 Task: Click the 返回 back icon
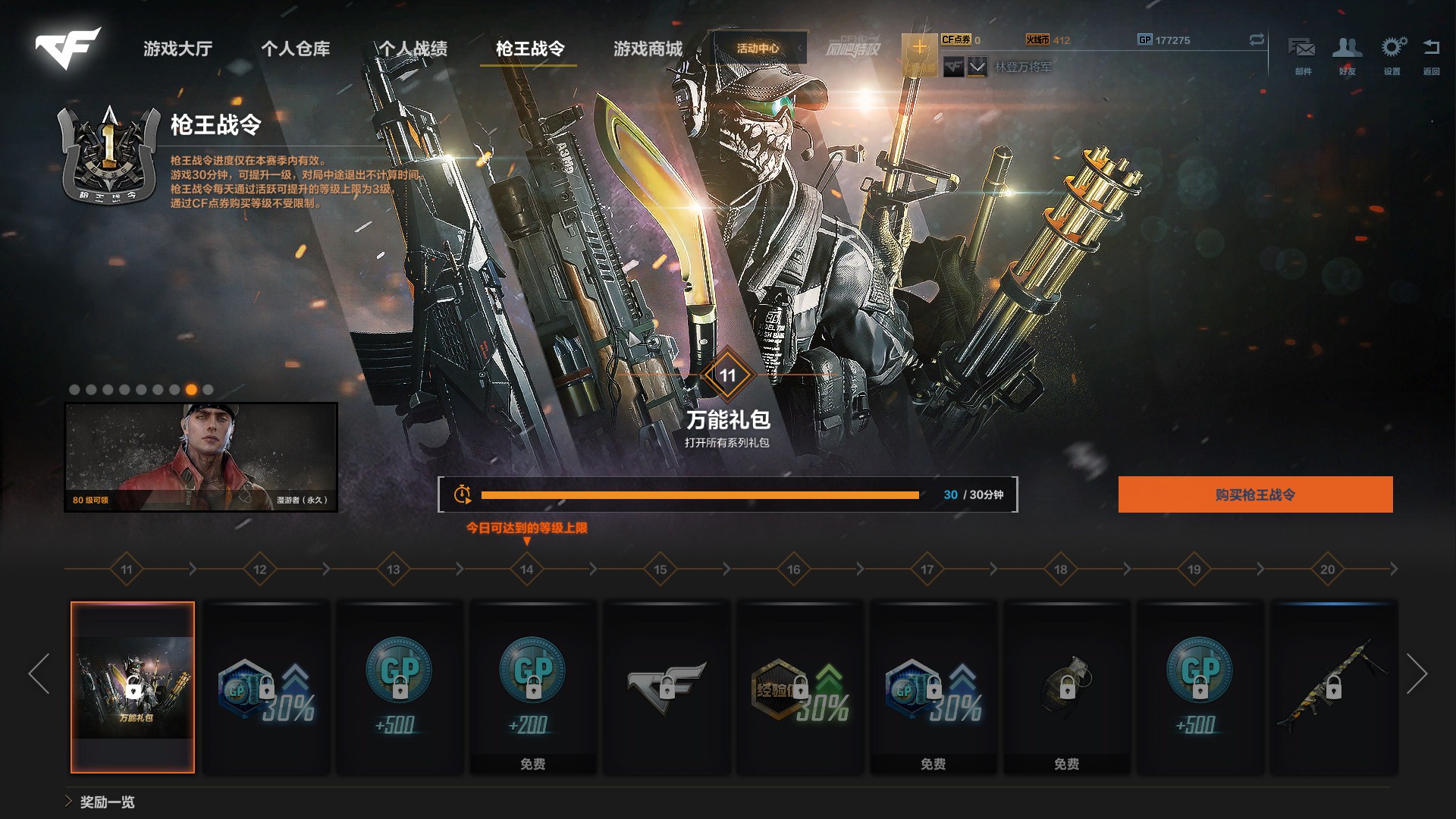point(1431,54)
